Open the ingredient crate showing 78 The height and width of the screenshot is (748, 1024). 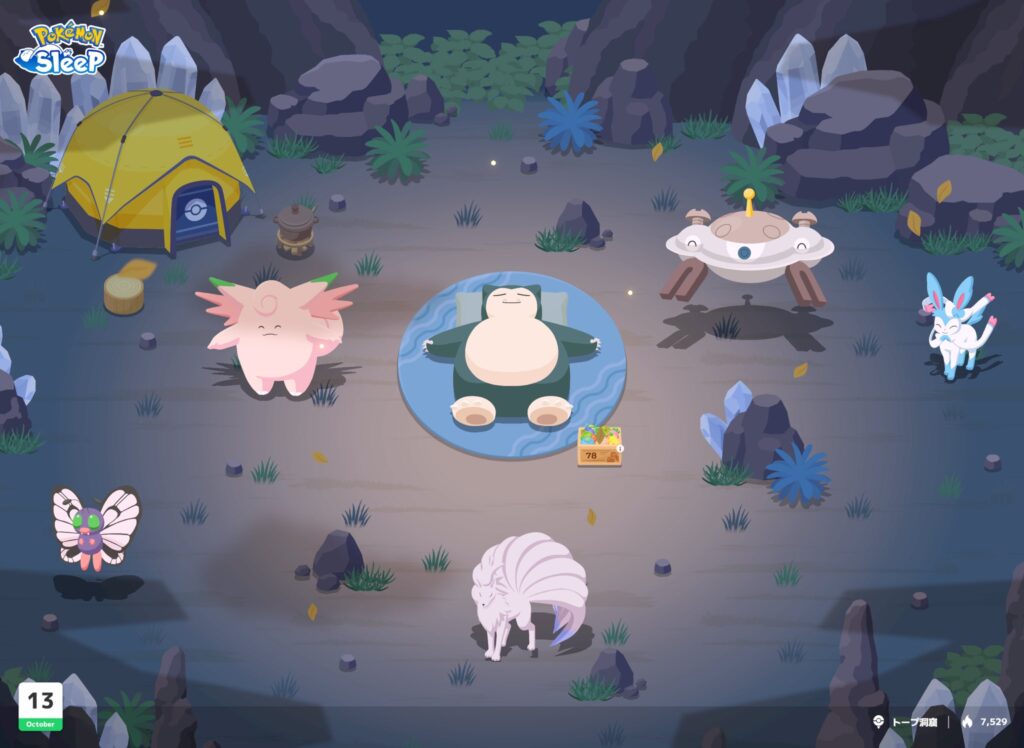[599, 446]
